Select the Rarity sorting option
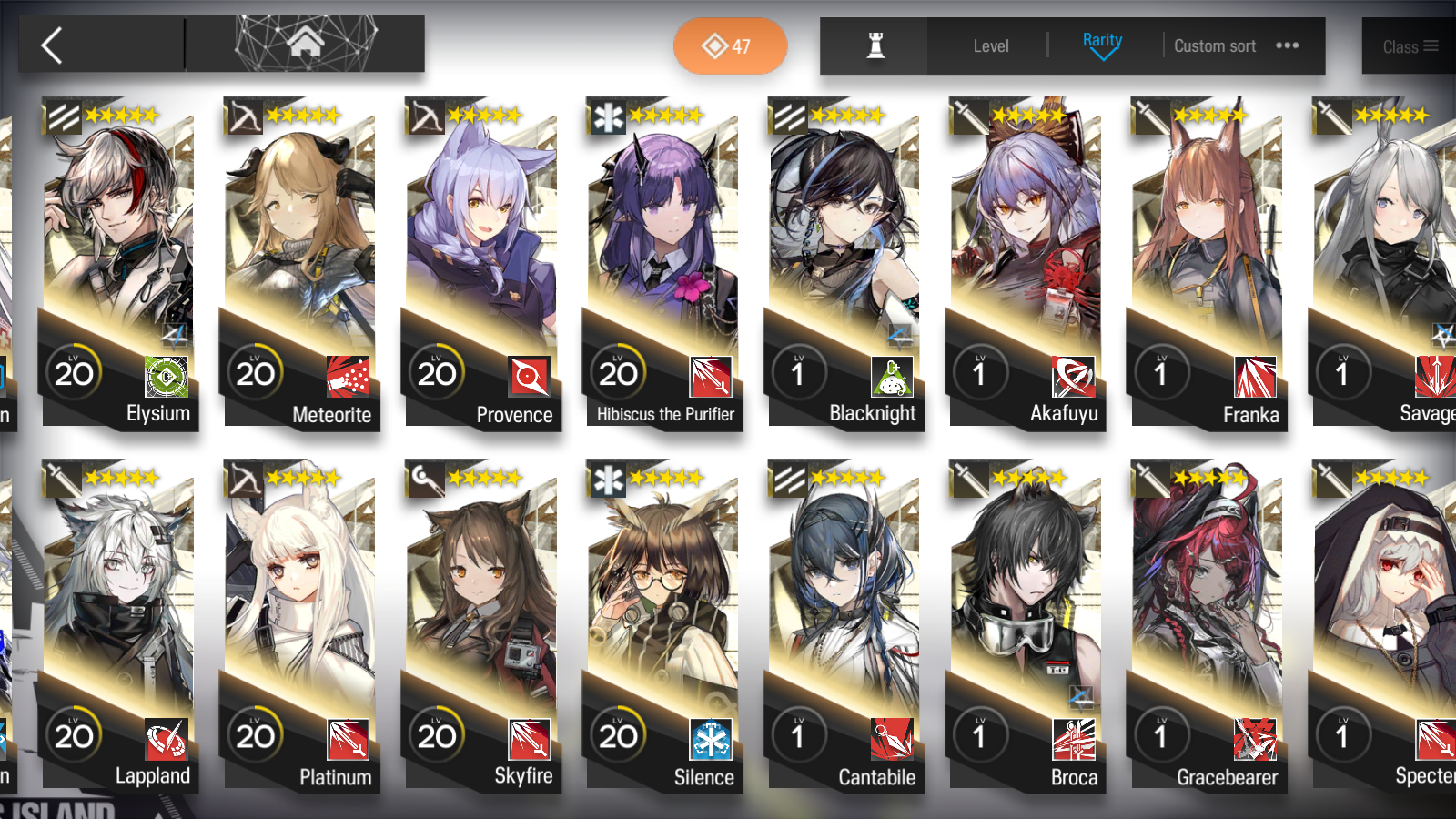 coord(1102,40)
